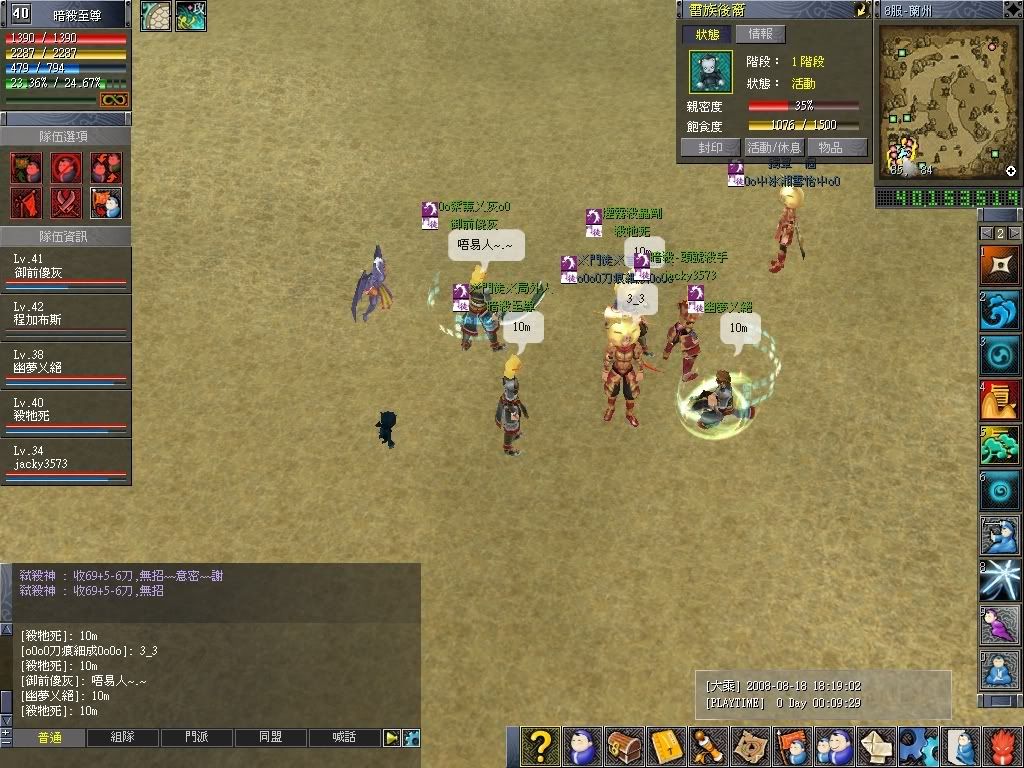Activate the shuriken skill in slot 1

[x=1000, y=268]
